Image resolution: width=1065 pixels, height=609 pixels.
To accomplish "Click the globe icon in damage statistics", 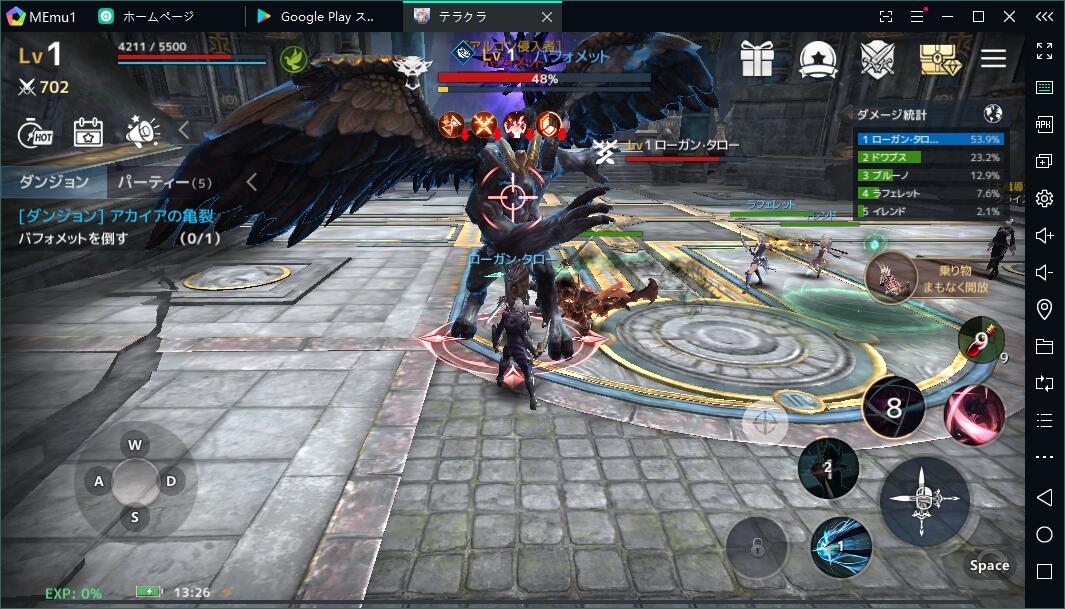I will pyautogui.click(x=993, y=114).
